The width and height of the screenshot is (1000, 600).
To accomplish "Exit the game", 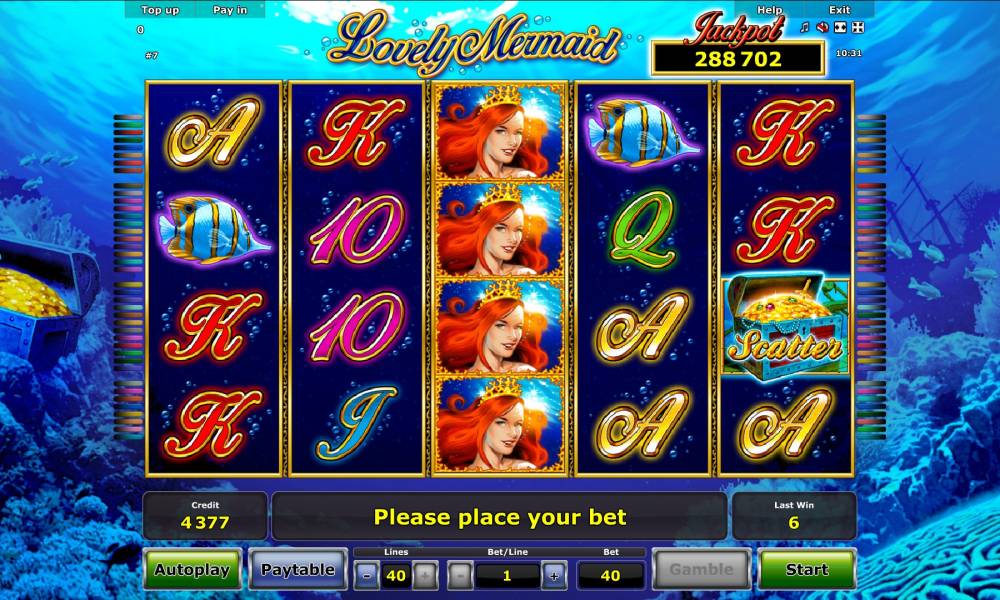I will pyautogui.click(x=839, y=10).
